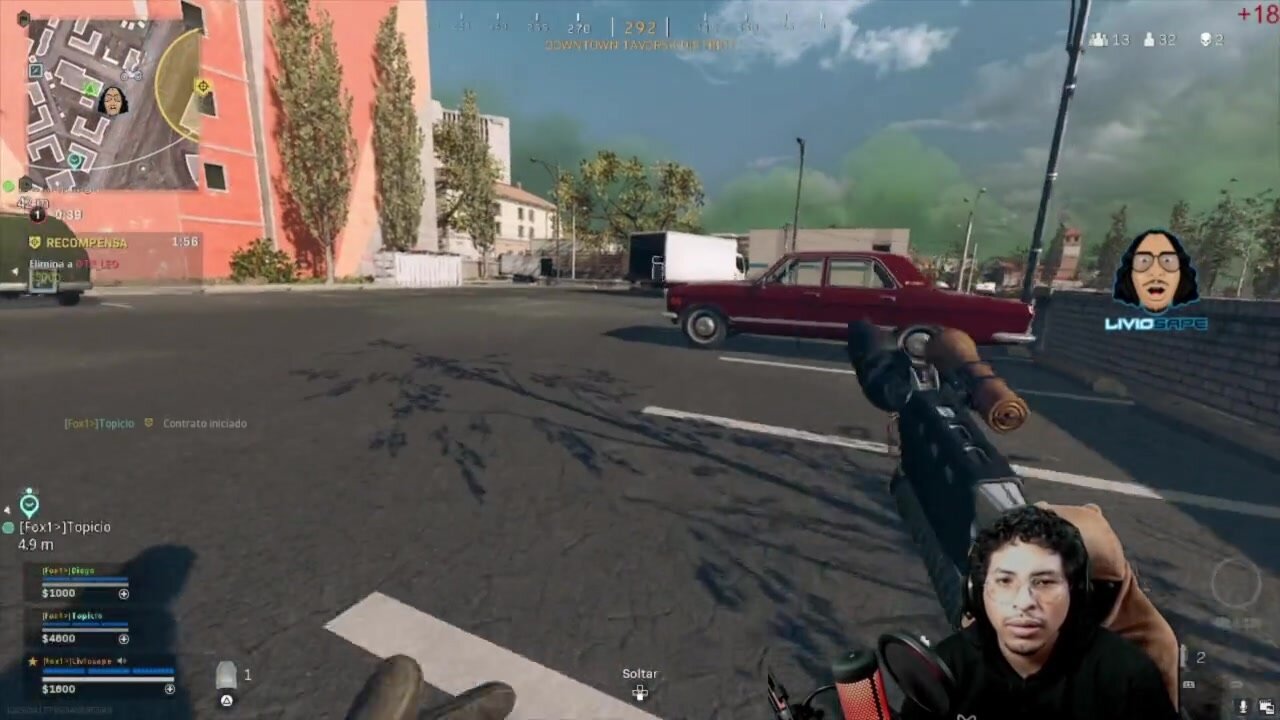This screenshot has height=720, width=1280.
Task: Select the yellow bounty target marker on minimap
Action: click(203, 87)
